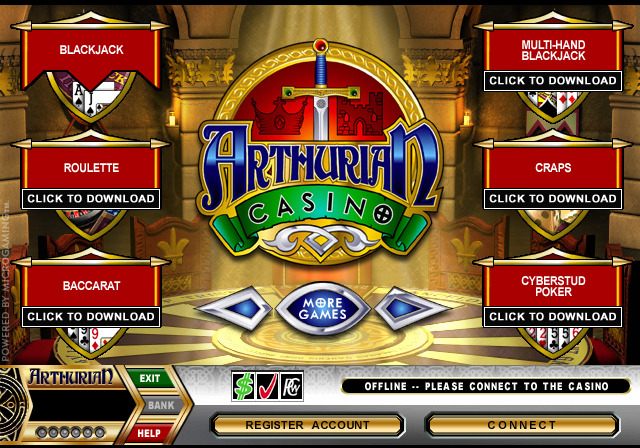640x448 pixels.
Task: Click to download Baccarat
Action: pyautogui.click(x=91, y=316)
